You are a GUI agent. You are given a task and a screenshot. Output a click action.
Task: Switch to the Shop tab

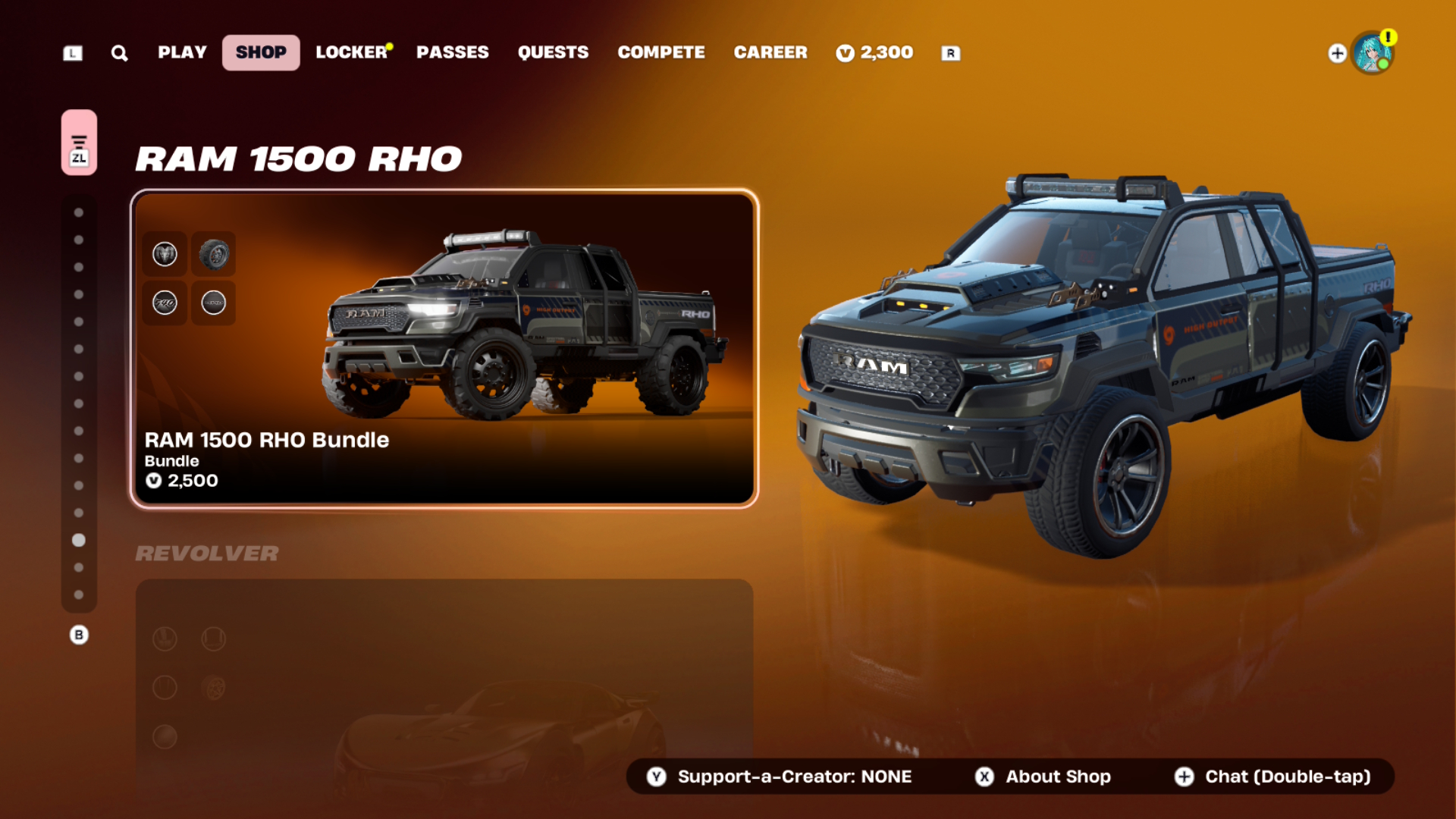[261, 52]
